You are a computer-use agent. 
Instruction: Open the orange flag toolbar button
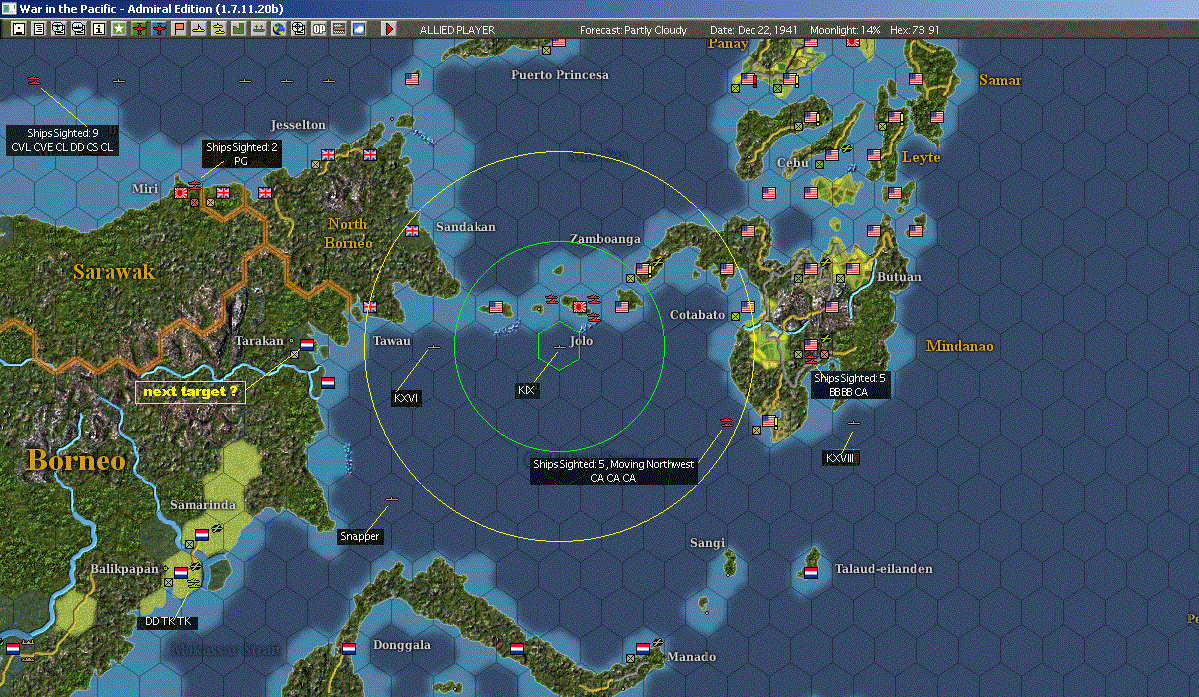178,29
